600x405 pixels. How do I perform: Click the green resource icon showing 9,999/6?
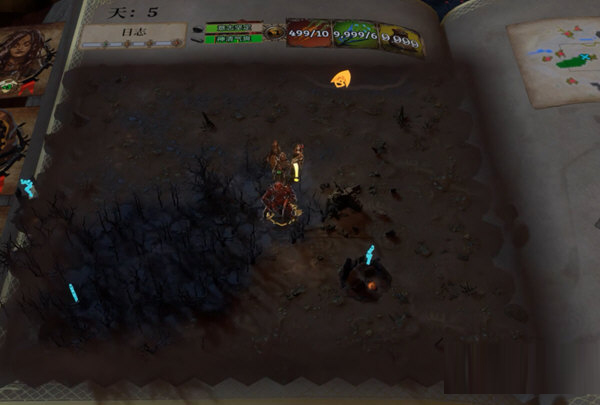[x=355, y=38]
